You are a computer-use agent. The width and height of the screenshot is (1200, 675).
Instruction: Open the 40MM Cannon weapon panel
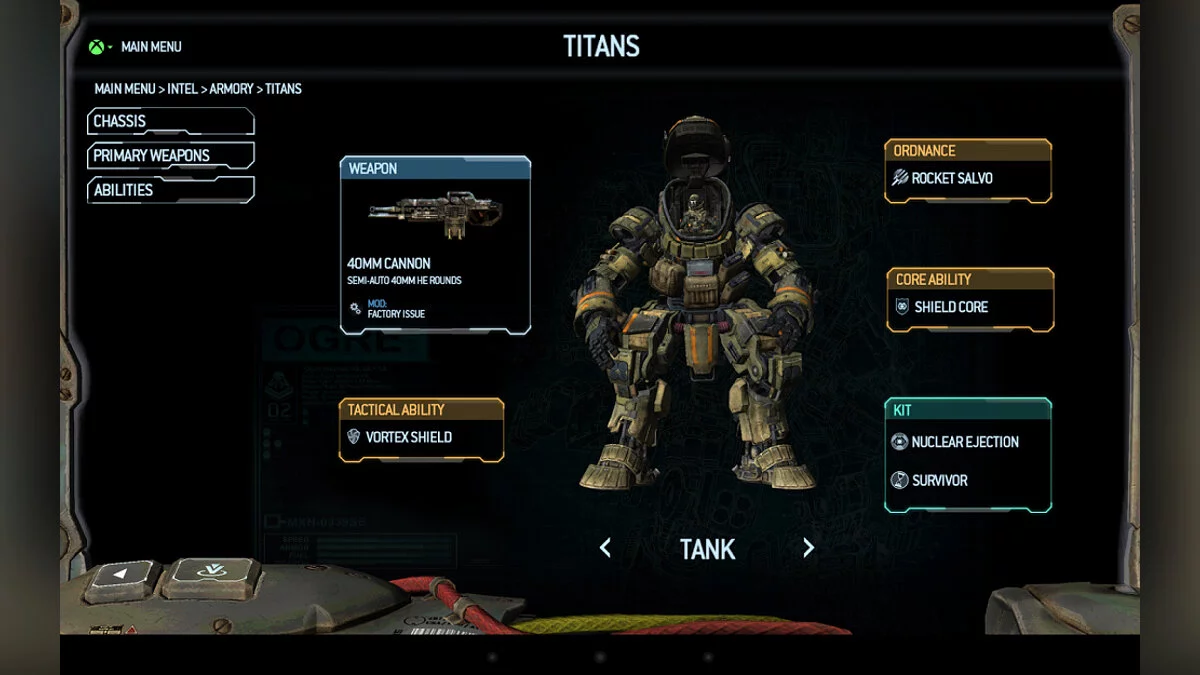click(x=435, y=245)
